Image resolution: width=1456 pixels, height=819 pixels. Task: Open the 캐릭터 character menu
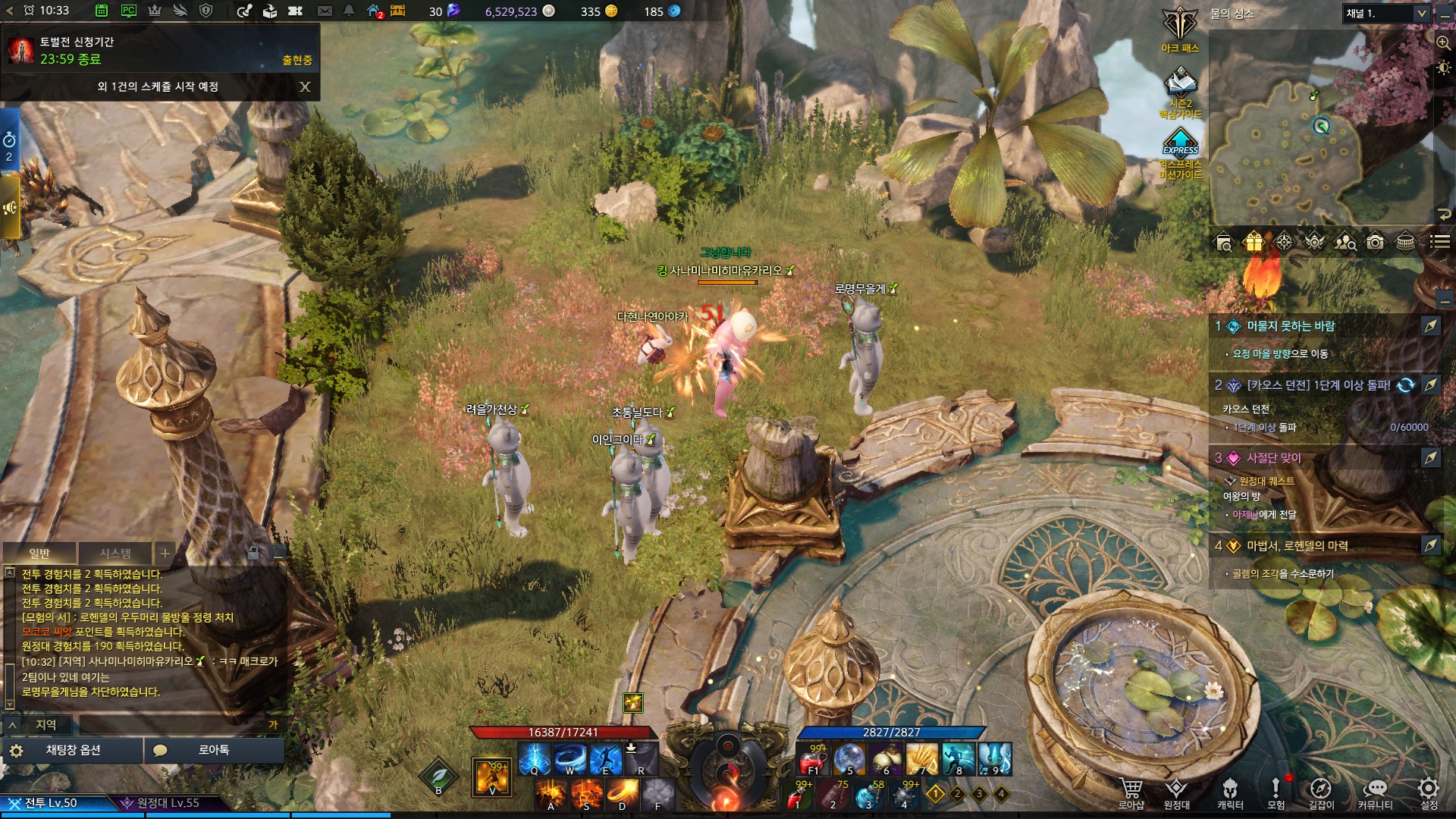1230,792
